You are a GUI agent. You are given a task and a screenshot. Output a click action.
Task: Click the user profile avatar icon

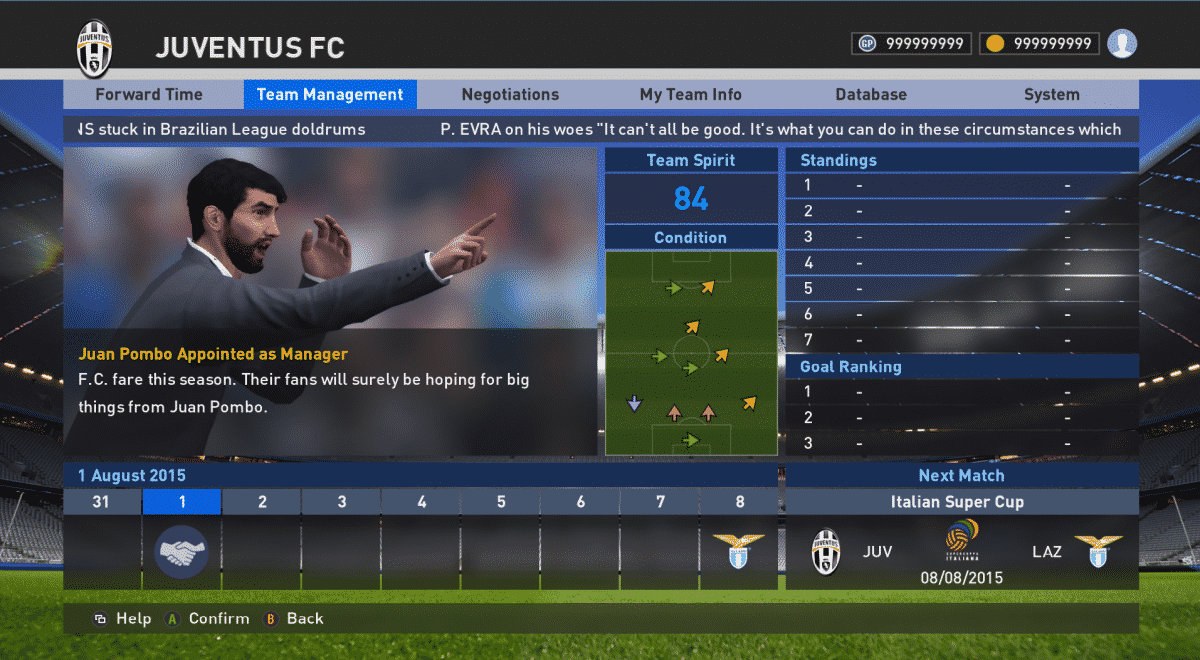(x=1122, y=44)
